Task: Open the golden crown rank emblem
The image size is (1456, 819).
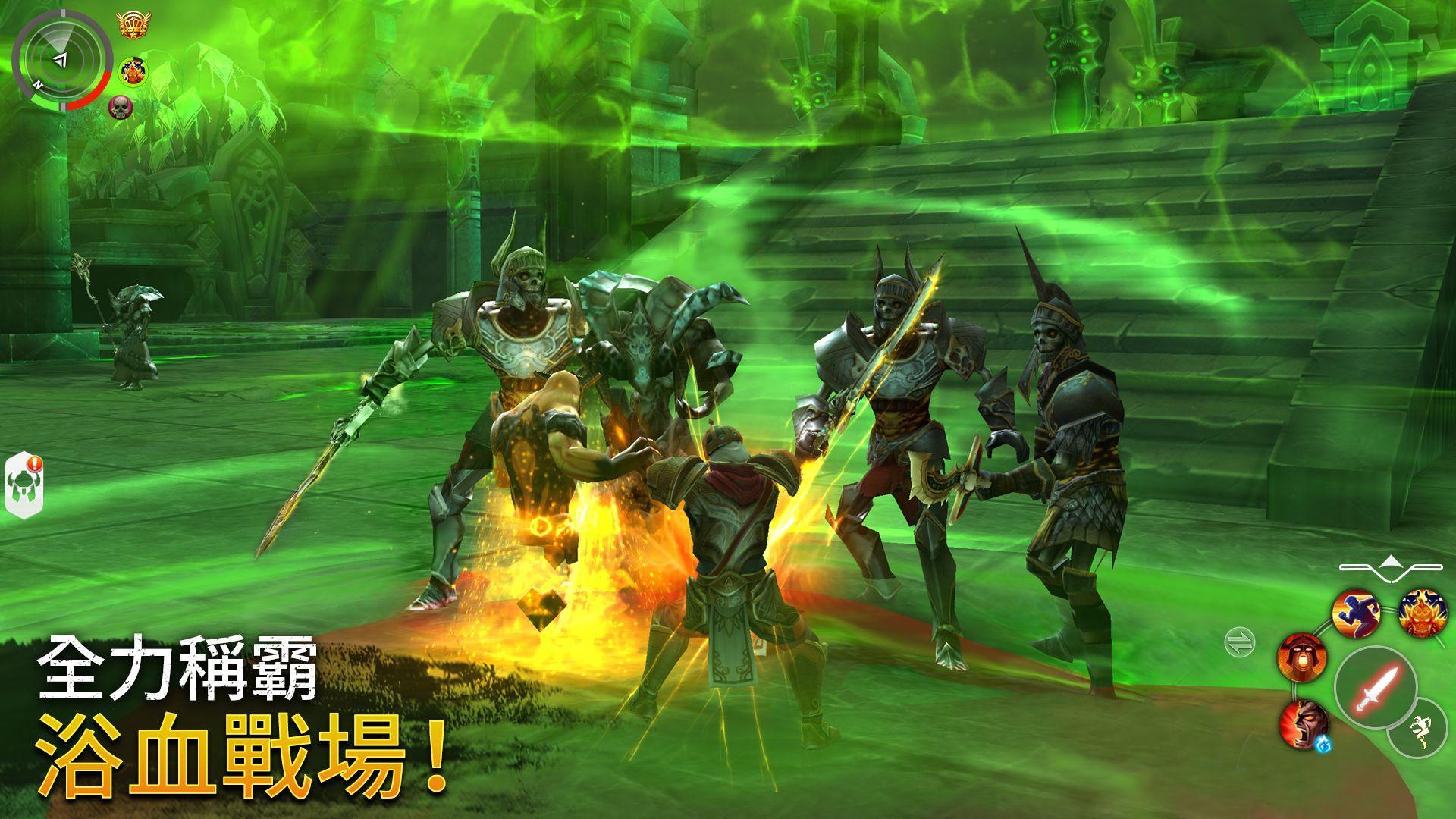Action: click(133, 25)
